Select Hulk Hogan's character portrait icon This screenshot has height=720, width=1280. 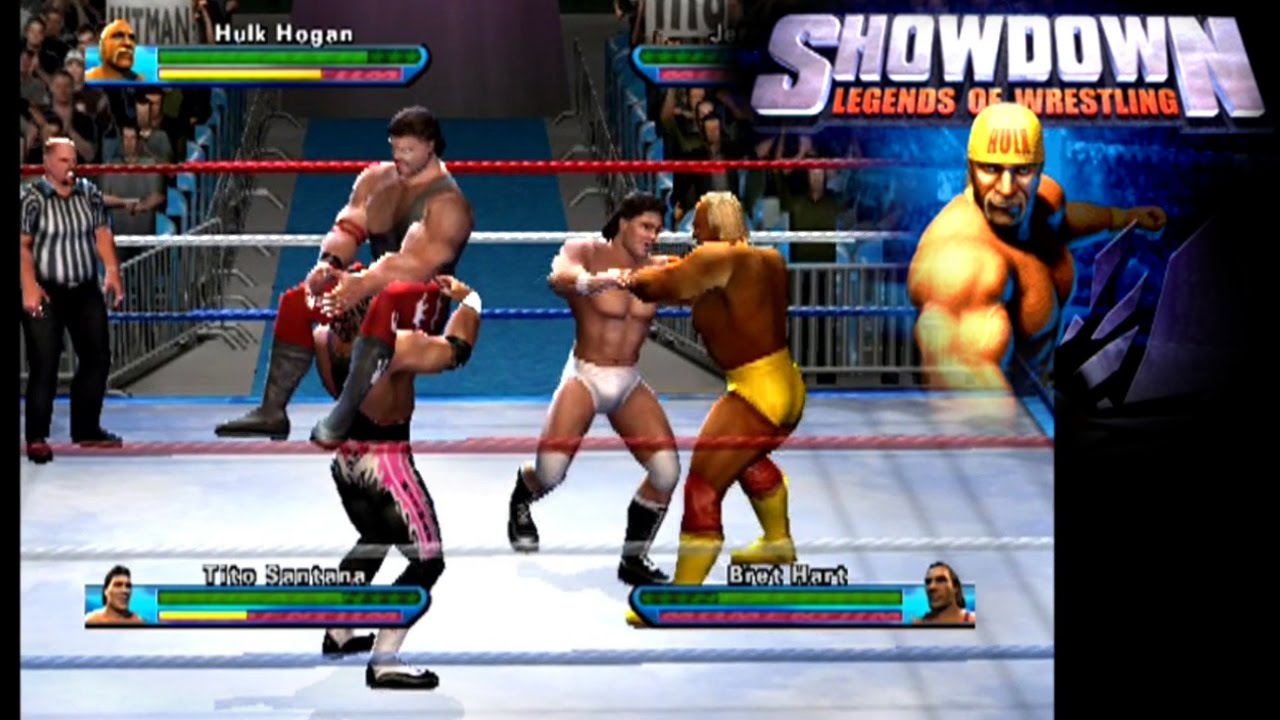click(116, 56)
